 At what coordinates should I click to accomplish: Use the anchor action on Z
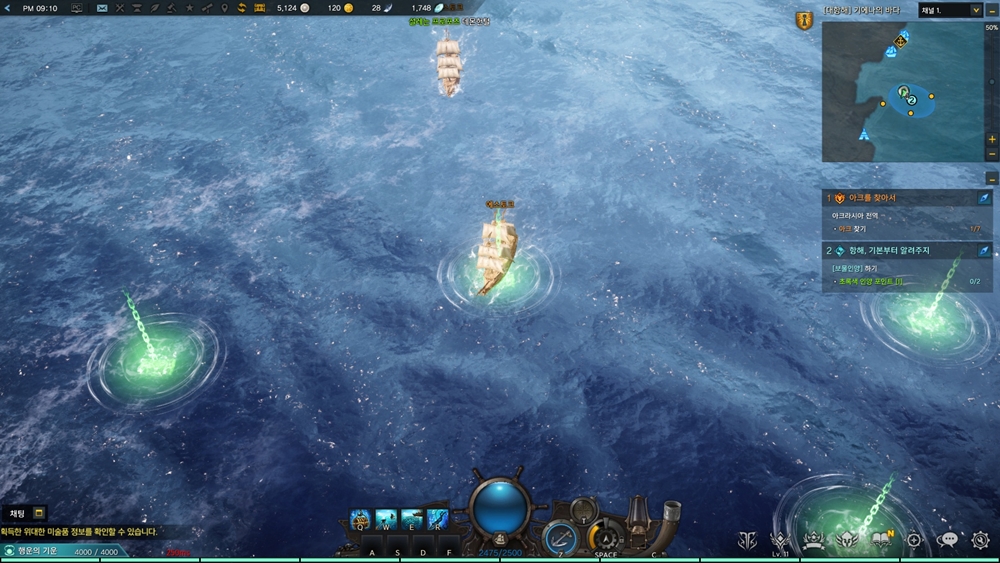tap(559, 538)
